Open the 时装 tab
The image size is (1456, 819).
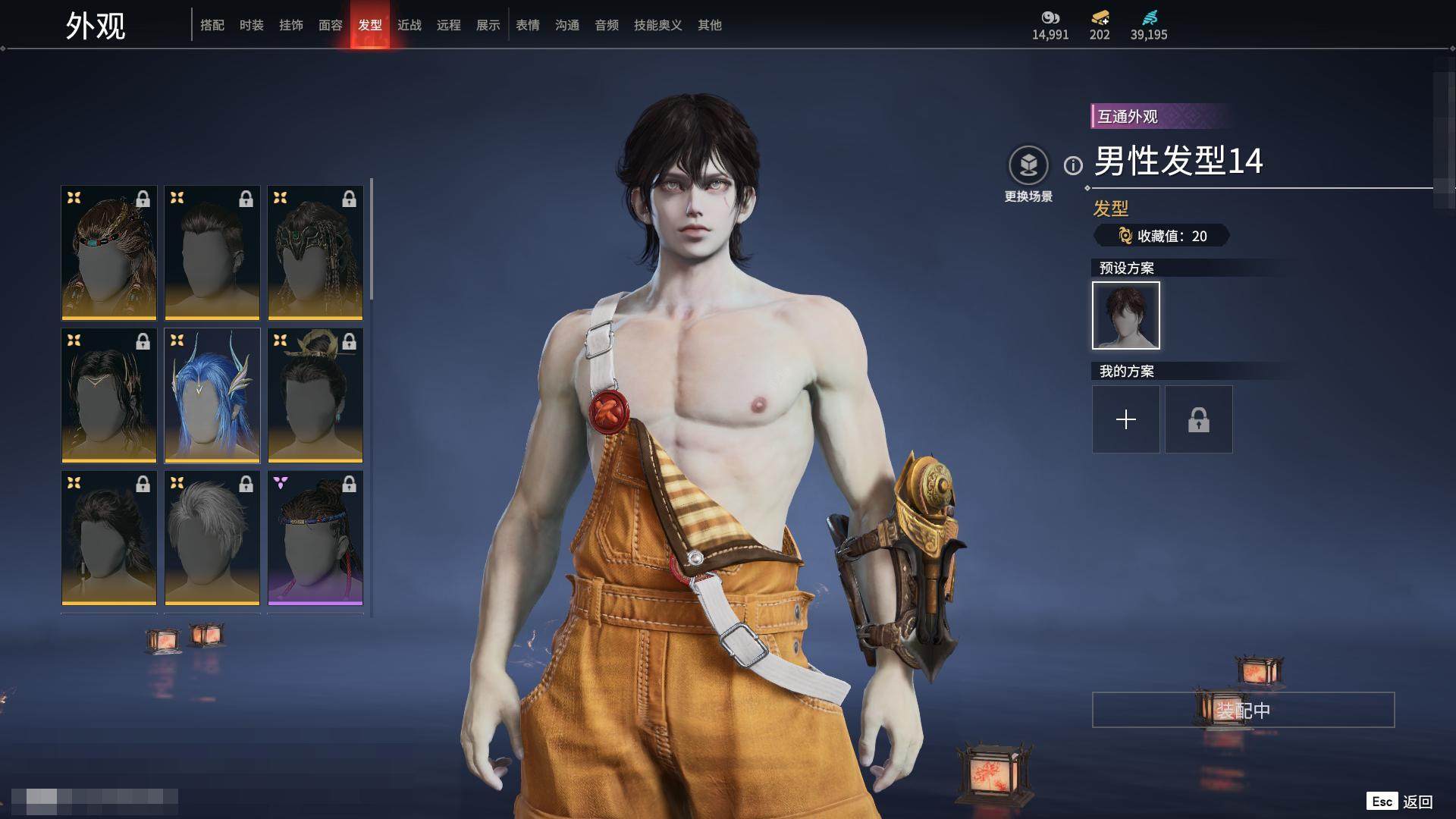pyautogui.click(x=252, y=25)
